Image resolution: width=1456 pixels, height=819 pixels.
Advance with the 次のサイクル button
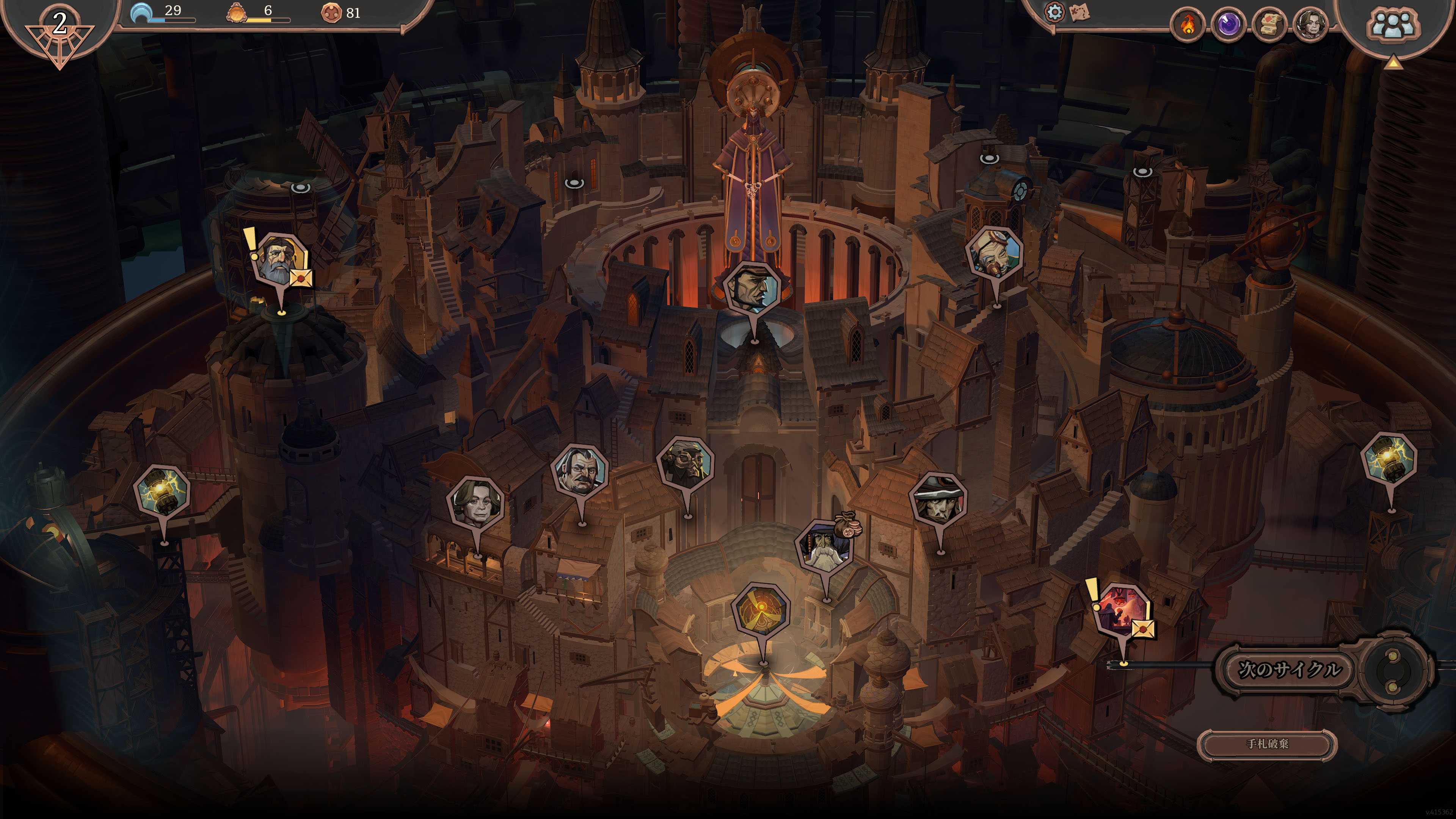[x=1289, y=670]
